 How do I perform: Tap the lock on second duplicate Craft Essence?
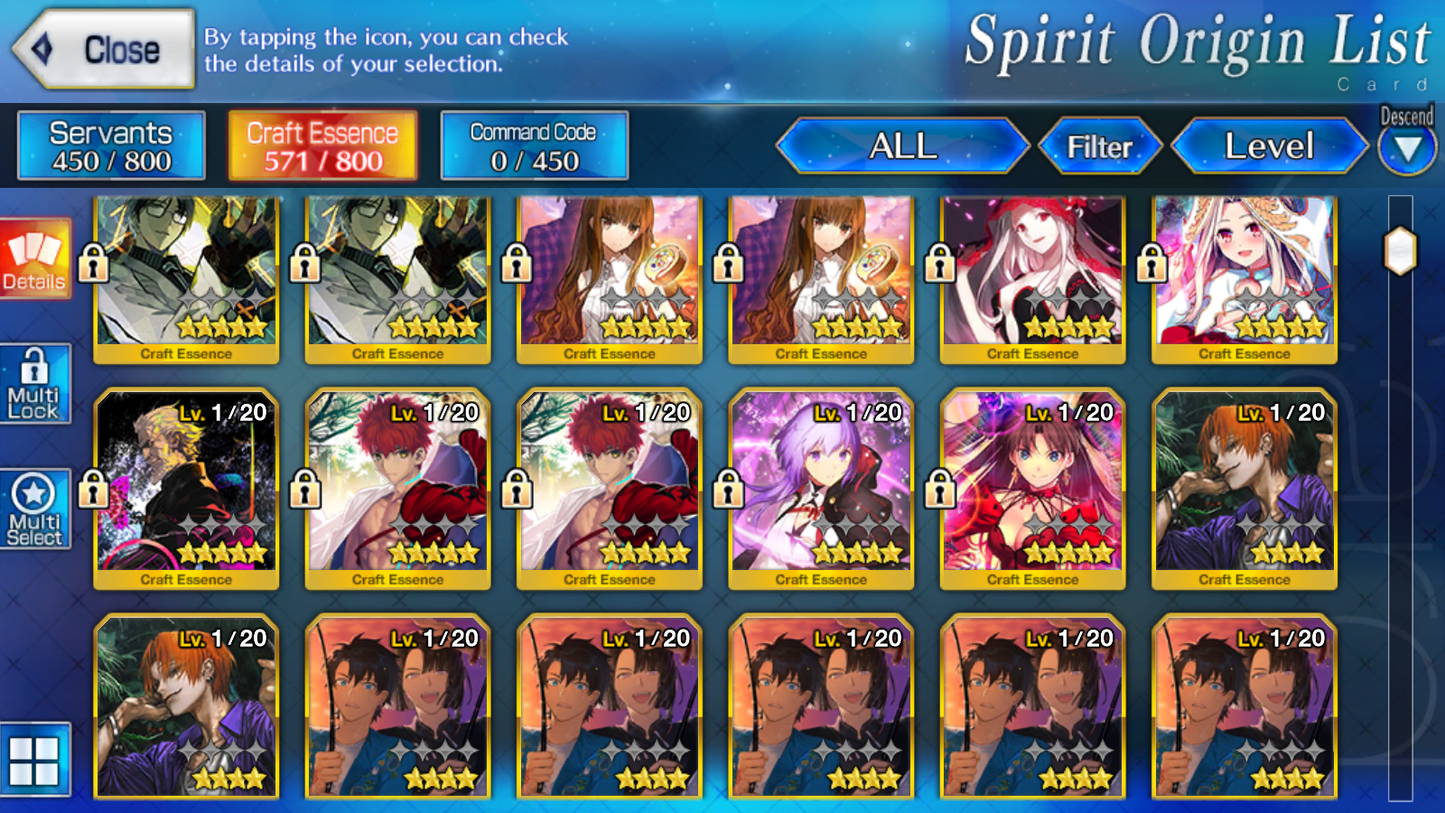[x=306, y=262]
